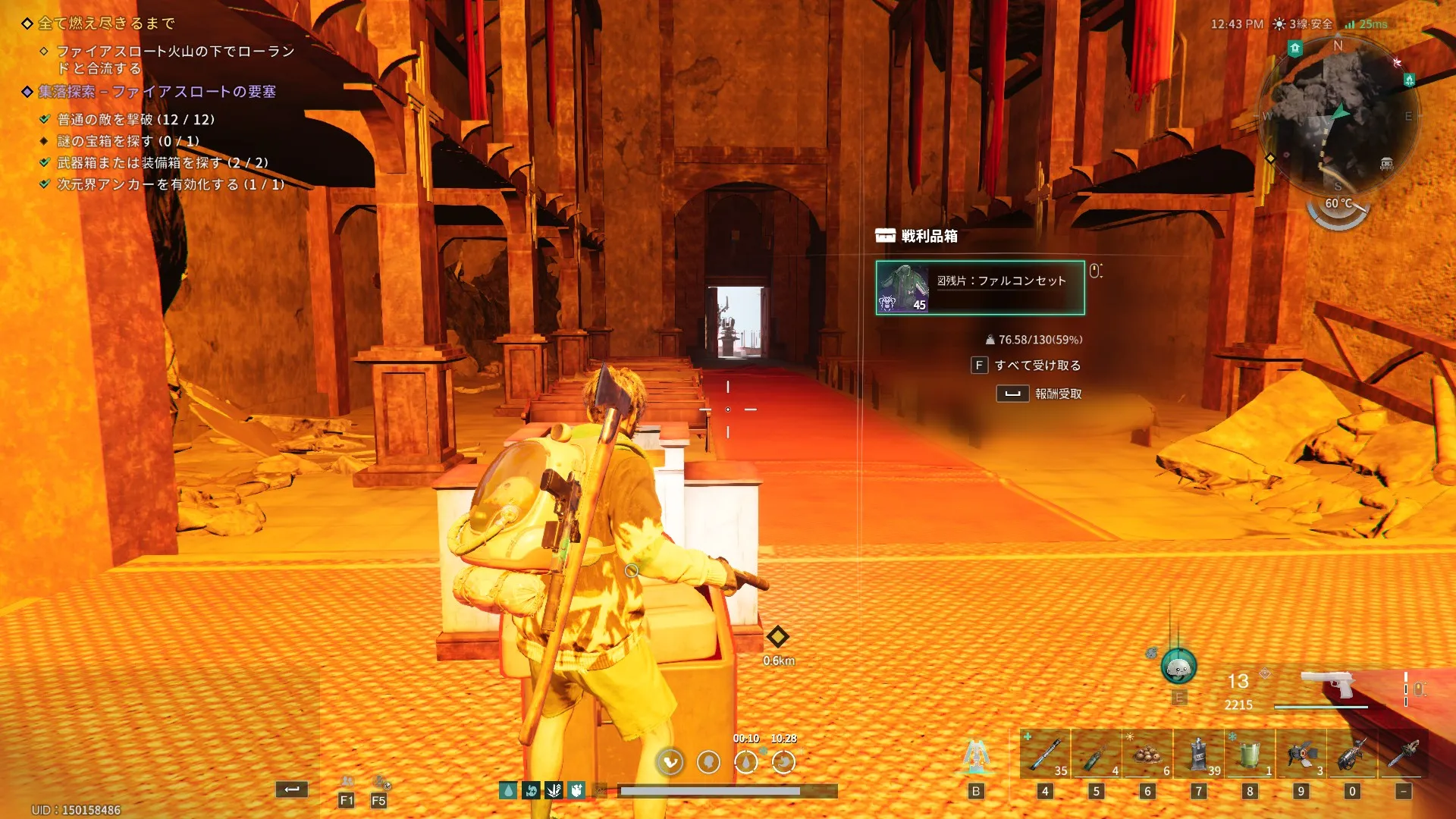Select the meatball food hotbar slot
Viewport: 1456px width, 819px height.
pyautogui.click(x=1147, y=755)
